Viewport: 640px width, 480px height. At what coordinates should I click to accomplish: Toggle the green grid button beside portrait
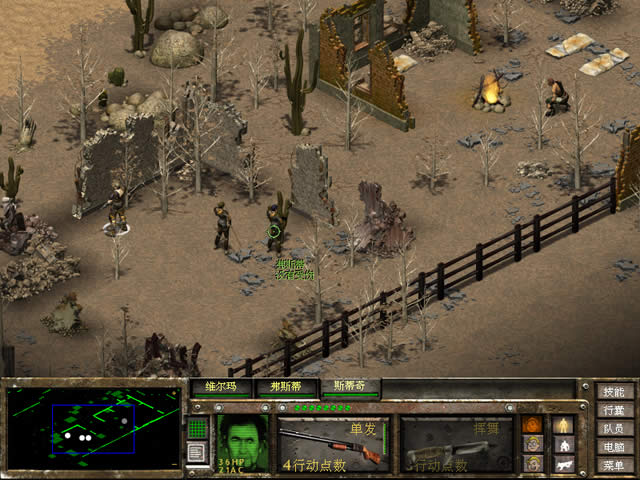coord(197,430)
